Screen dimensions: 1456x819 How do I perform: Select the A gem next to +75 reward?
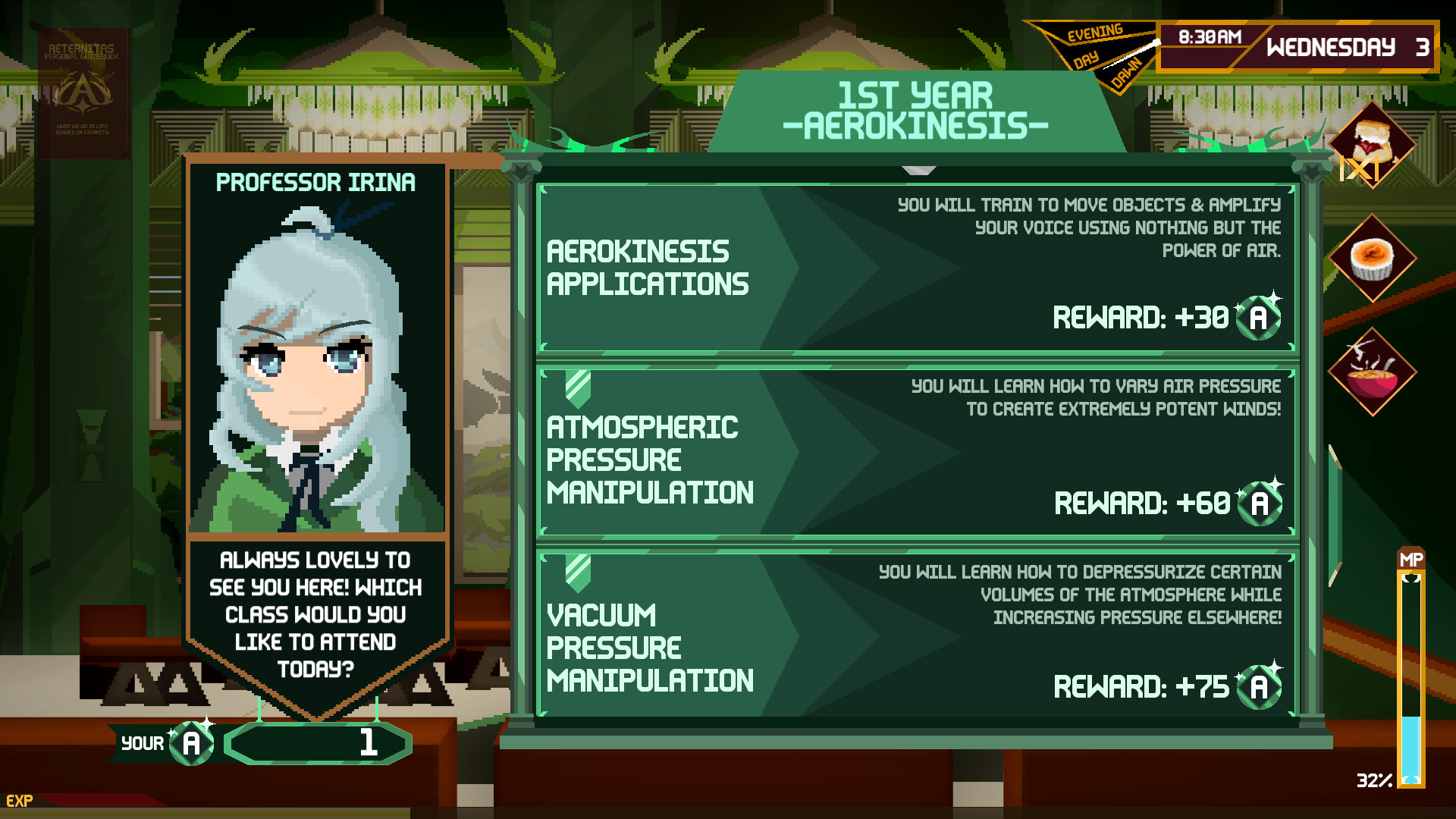pos(1260,688)
